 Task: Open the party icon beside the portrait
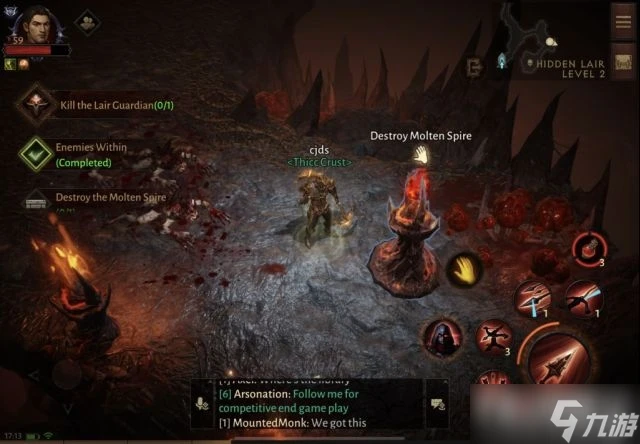(x=87, y=21)
